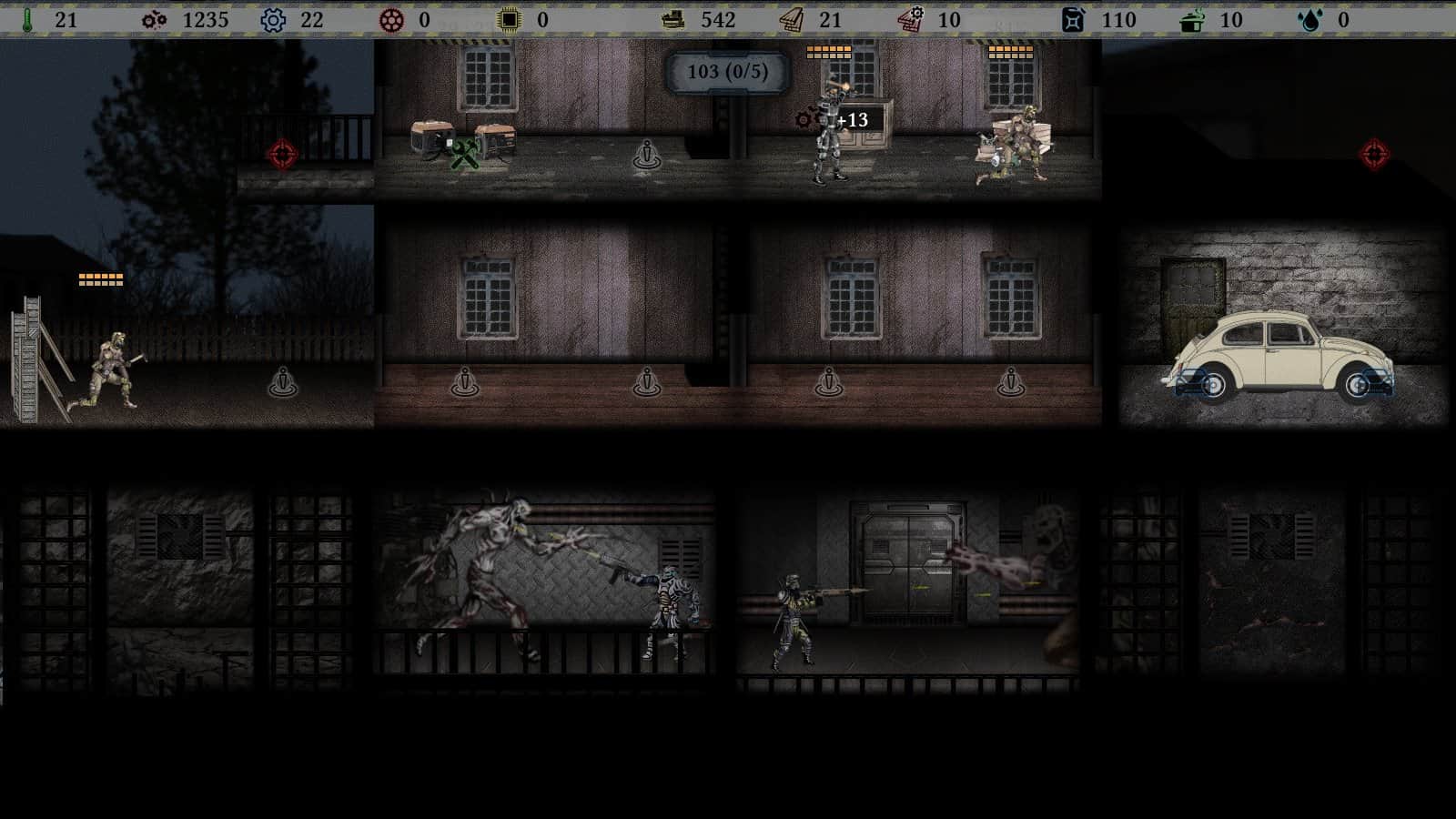Screen dimensions: 1456x819
Task: Click the red crosshair marker near the right rooftop
Action: 1375,153
